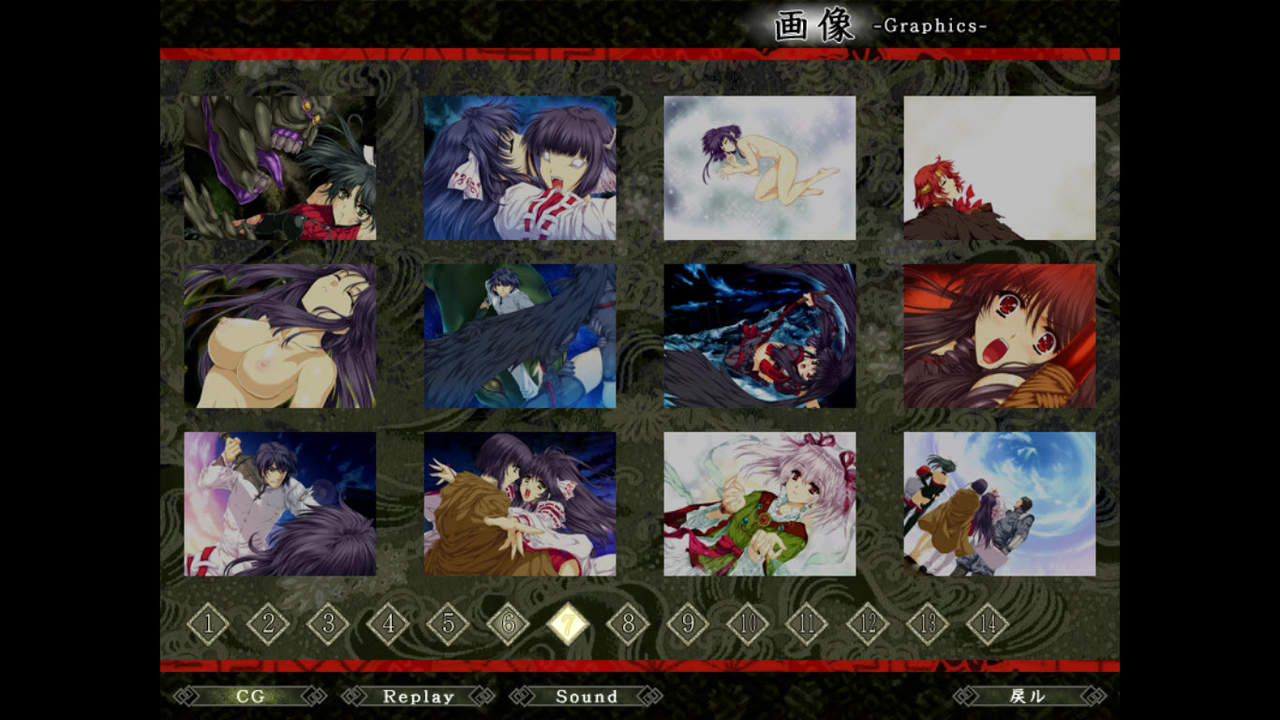The image size is (1280, 720).
Task: Jump to gallery page 12
Action: tap(867, 625)
